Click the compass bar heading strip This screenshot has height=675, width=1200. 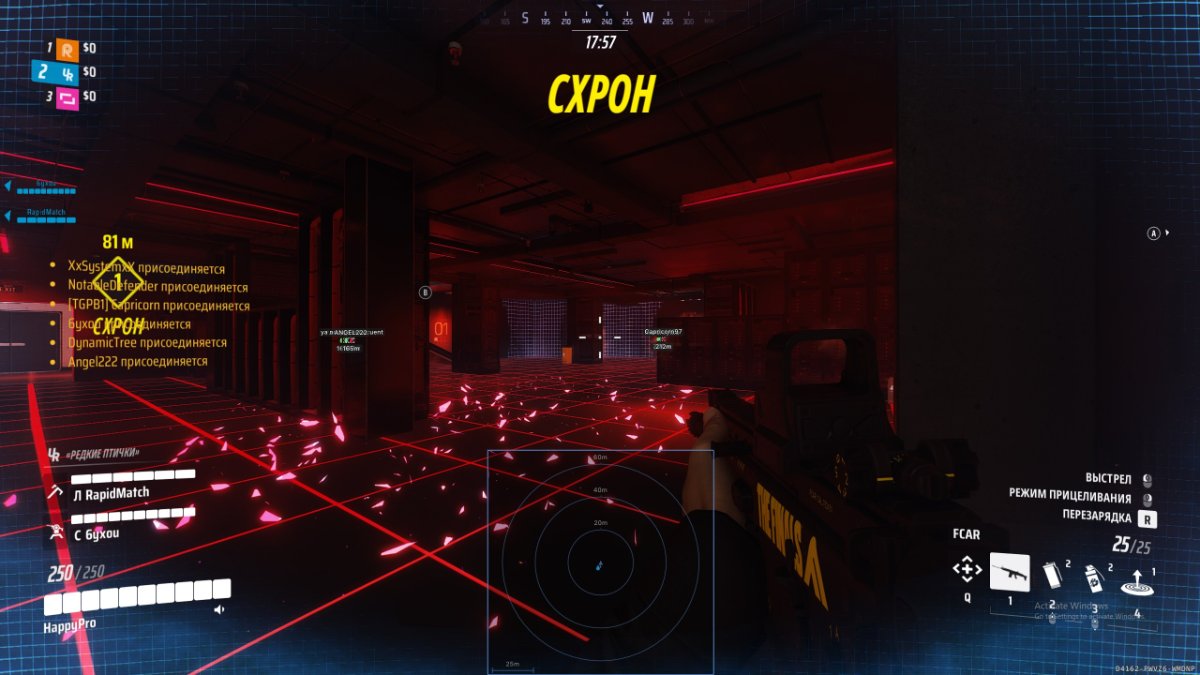[600, 19]
